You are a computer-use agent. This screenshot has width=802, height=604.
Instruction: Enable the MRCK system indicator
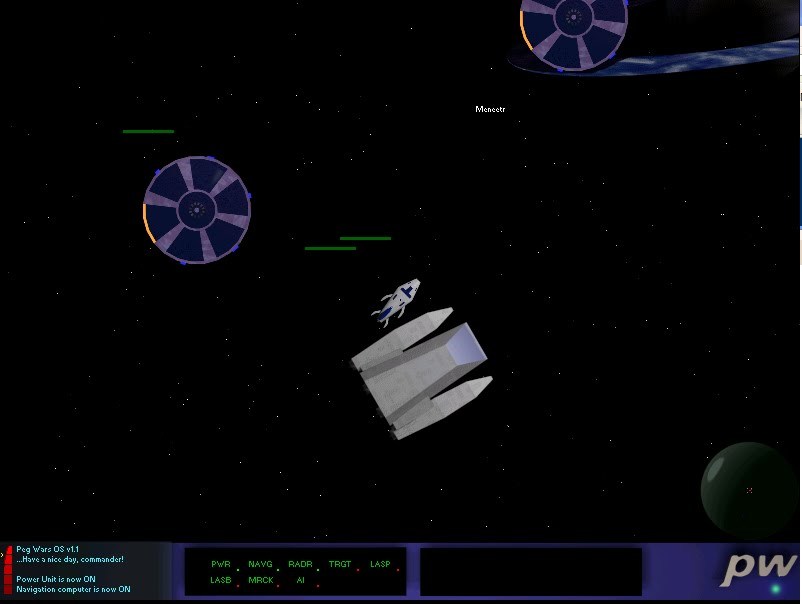point(260,580)
